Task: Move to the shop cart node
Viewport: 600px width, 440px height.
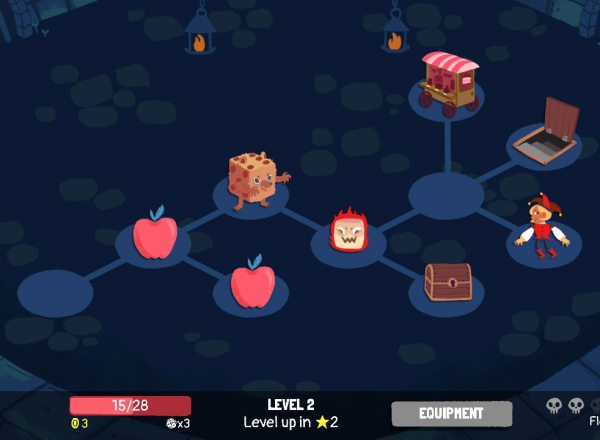Action: (x=447, y=79)
